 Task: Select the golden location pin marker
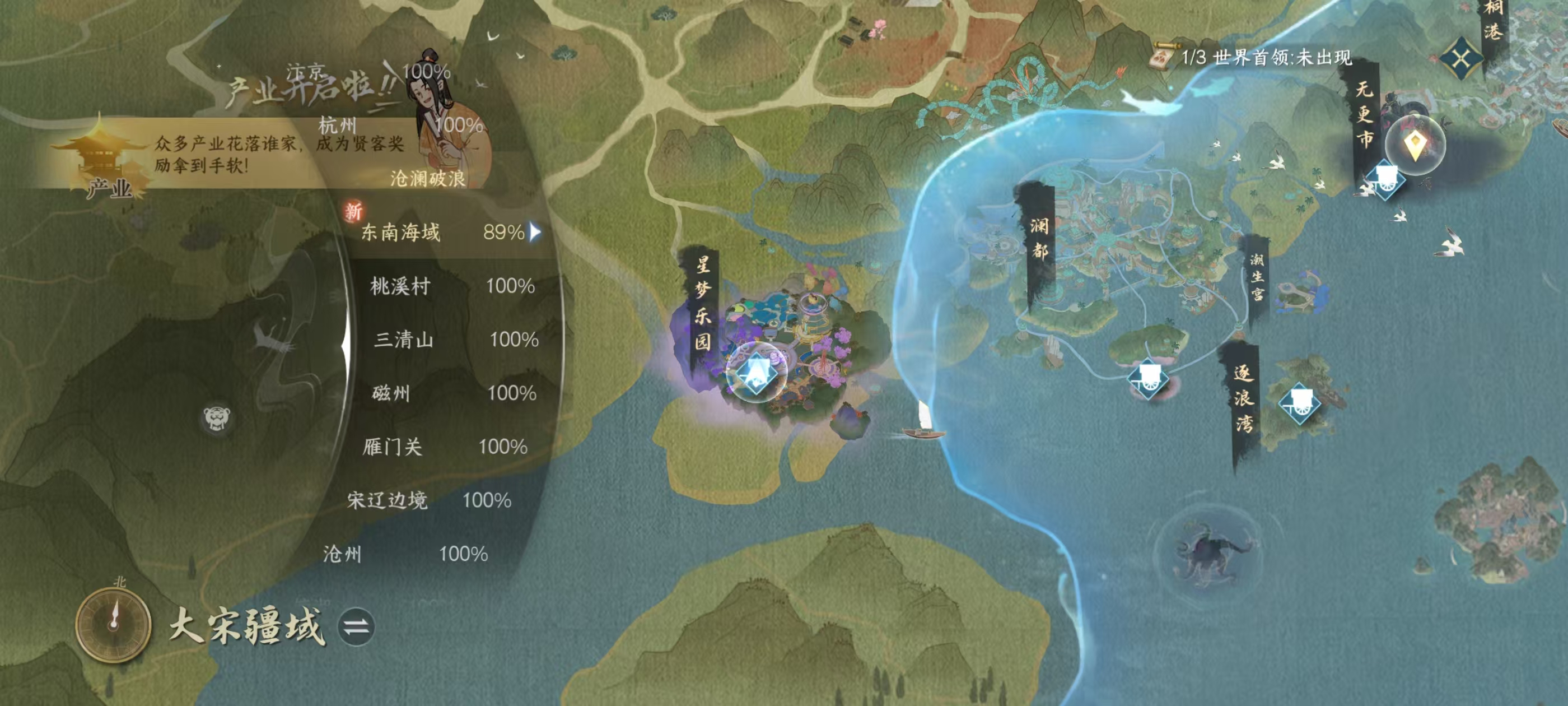(1415, 146)
